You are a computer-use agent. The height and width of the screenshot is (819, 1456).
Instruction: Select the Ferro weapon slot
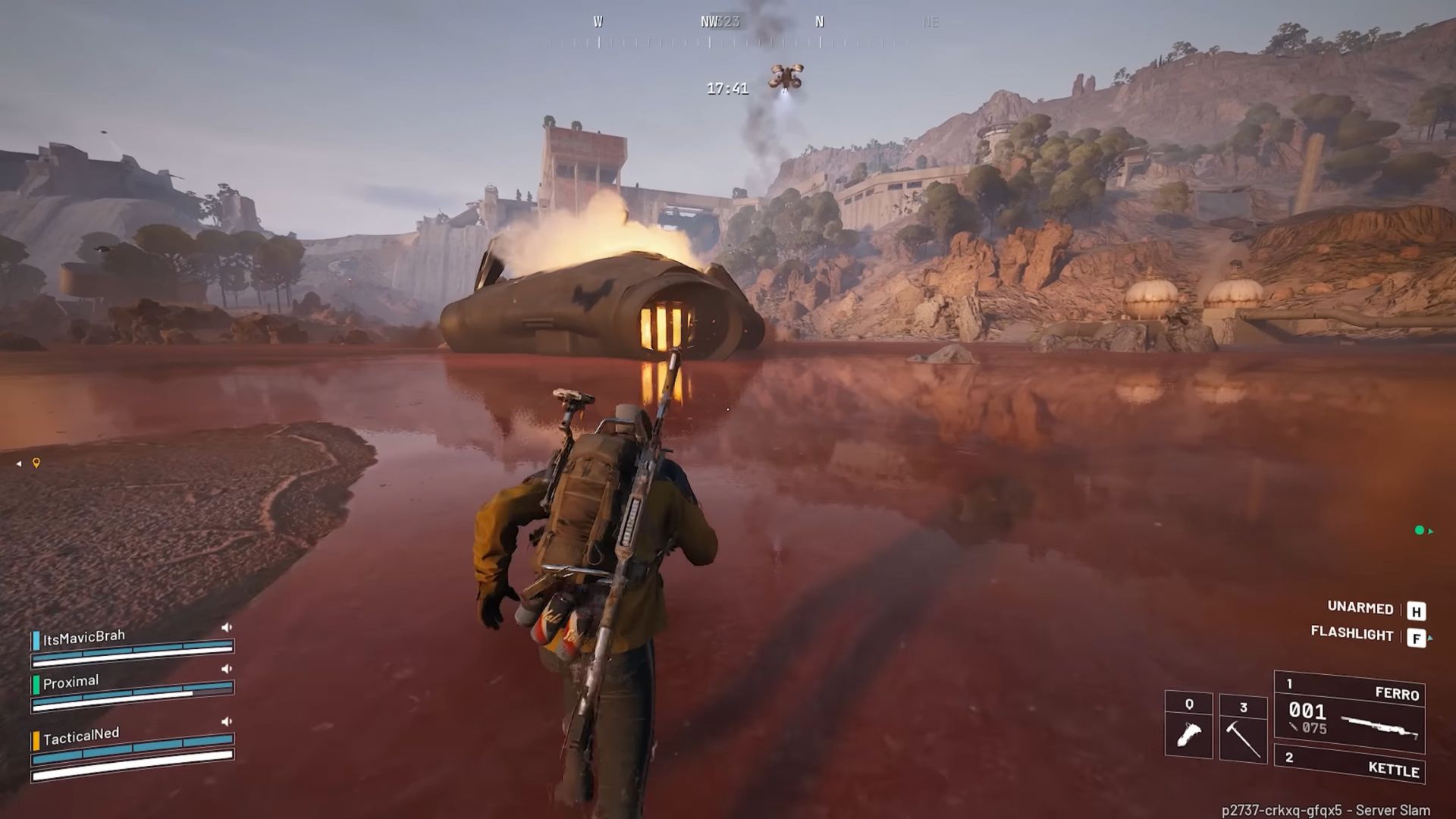tap(1350, 713)
